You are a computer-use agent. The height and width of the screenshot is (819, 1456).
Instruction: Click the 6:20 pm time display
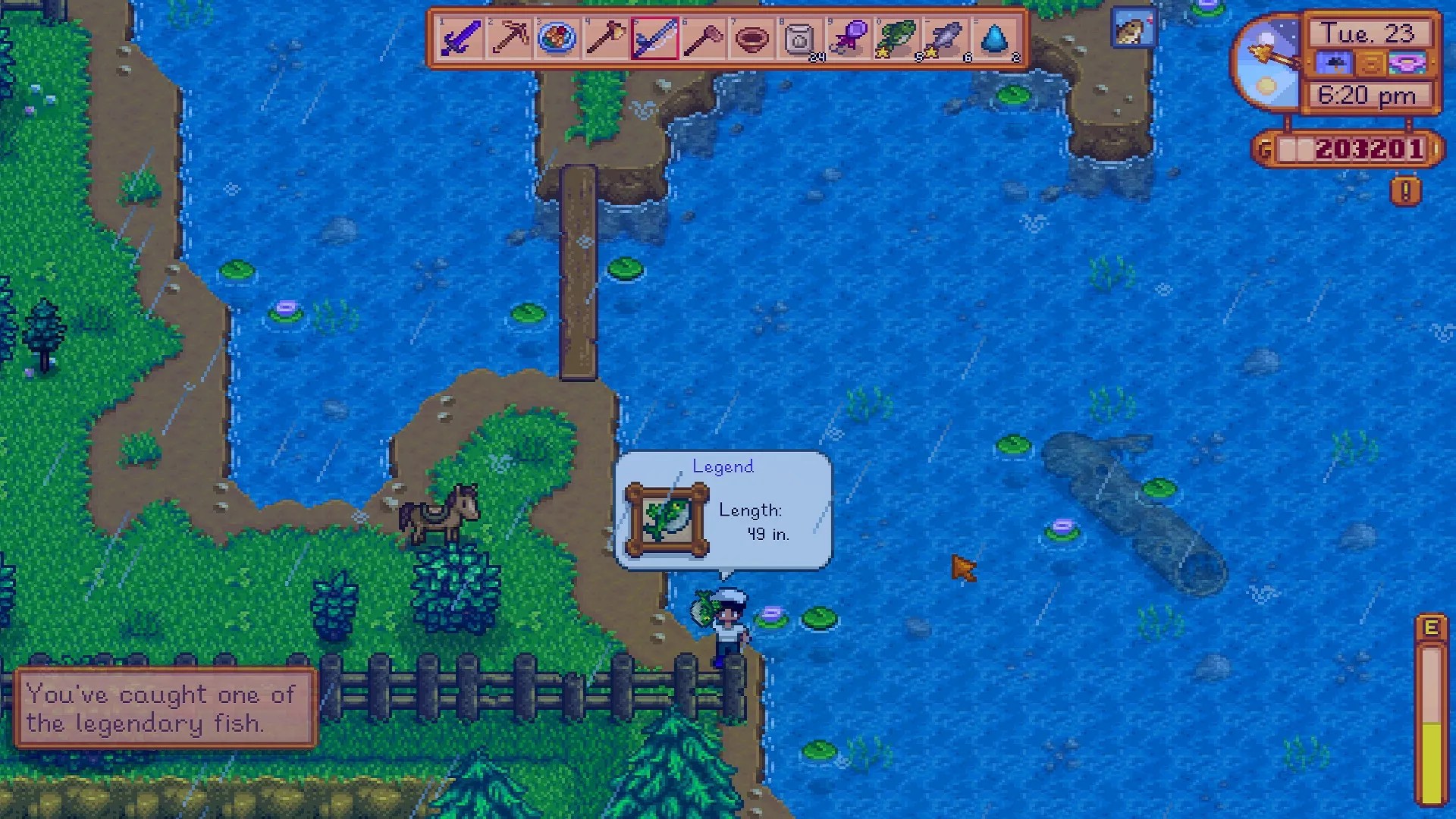tap(1370, 96)
